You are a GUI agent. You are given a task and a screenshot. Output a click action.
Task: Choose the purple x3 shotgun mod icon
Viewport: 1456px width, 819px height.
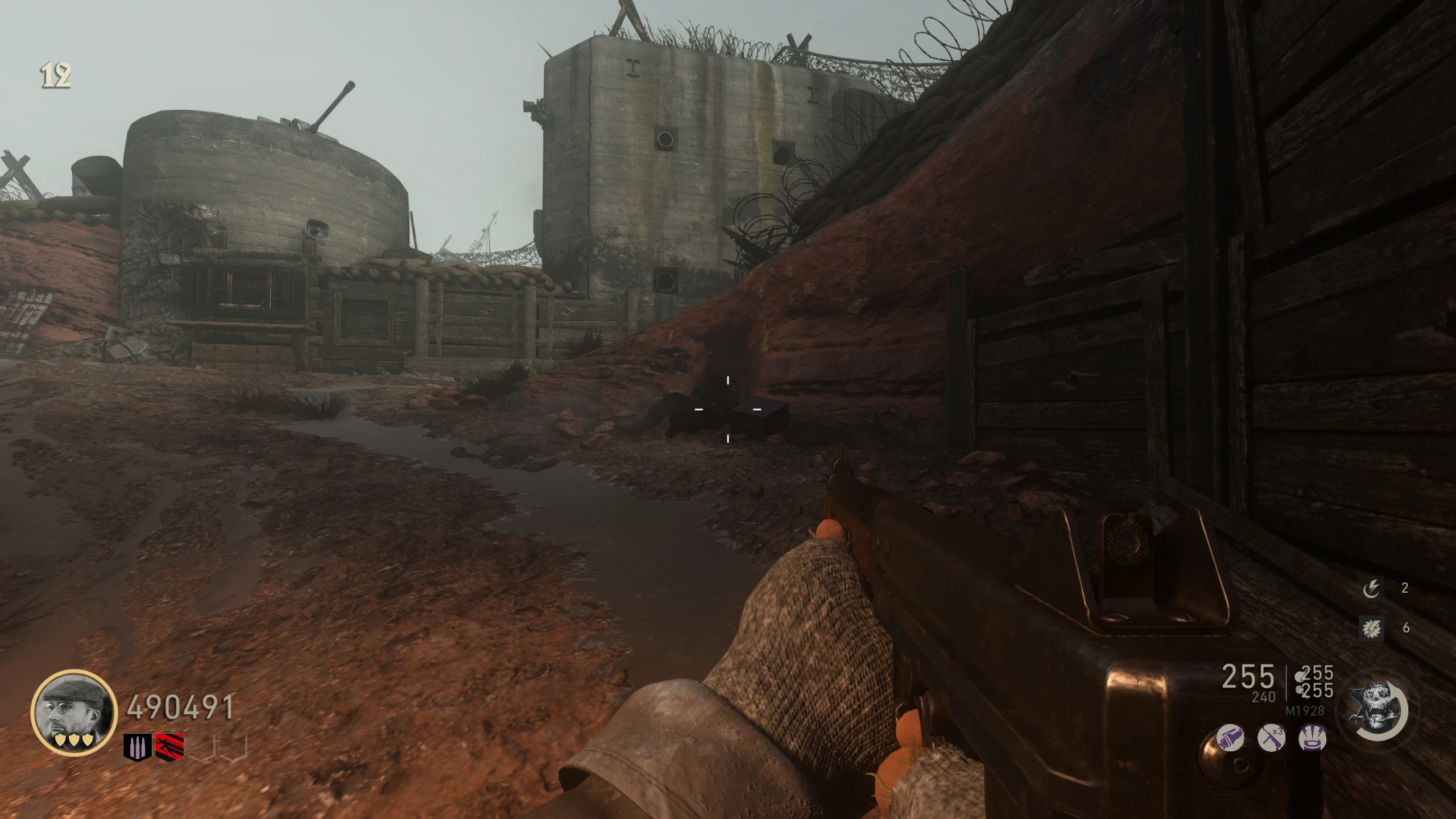pos(1272,738)
